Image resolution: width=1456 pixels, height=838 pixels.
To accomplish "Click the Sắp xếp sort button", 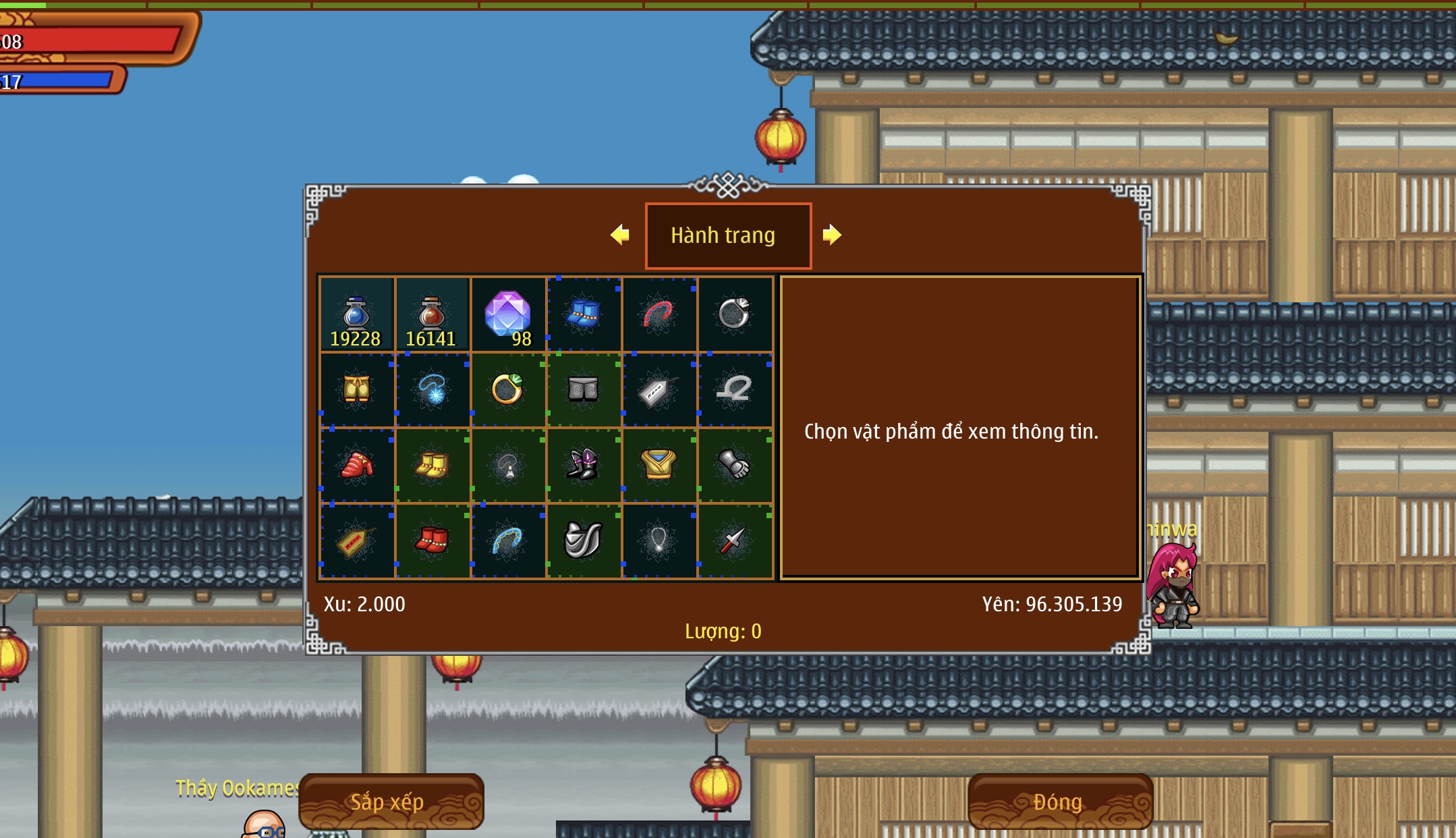I will (x=391, y=802).
